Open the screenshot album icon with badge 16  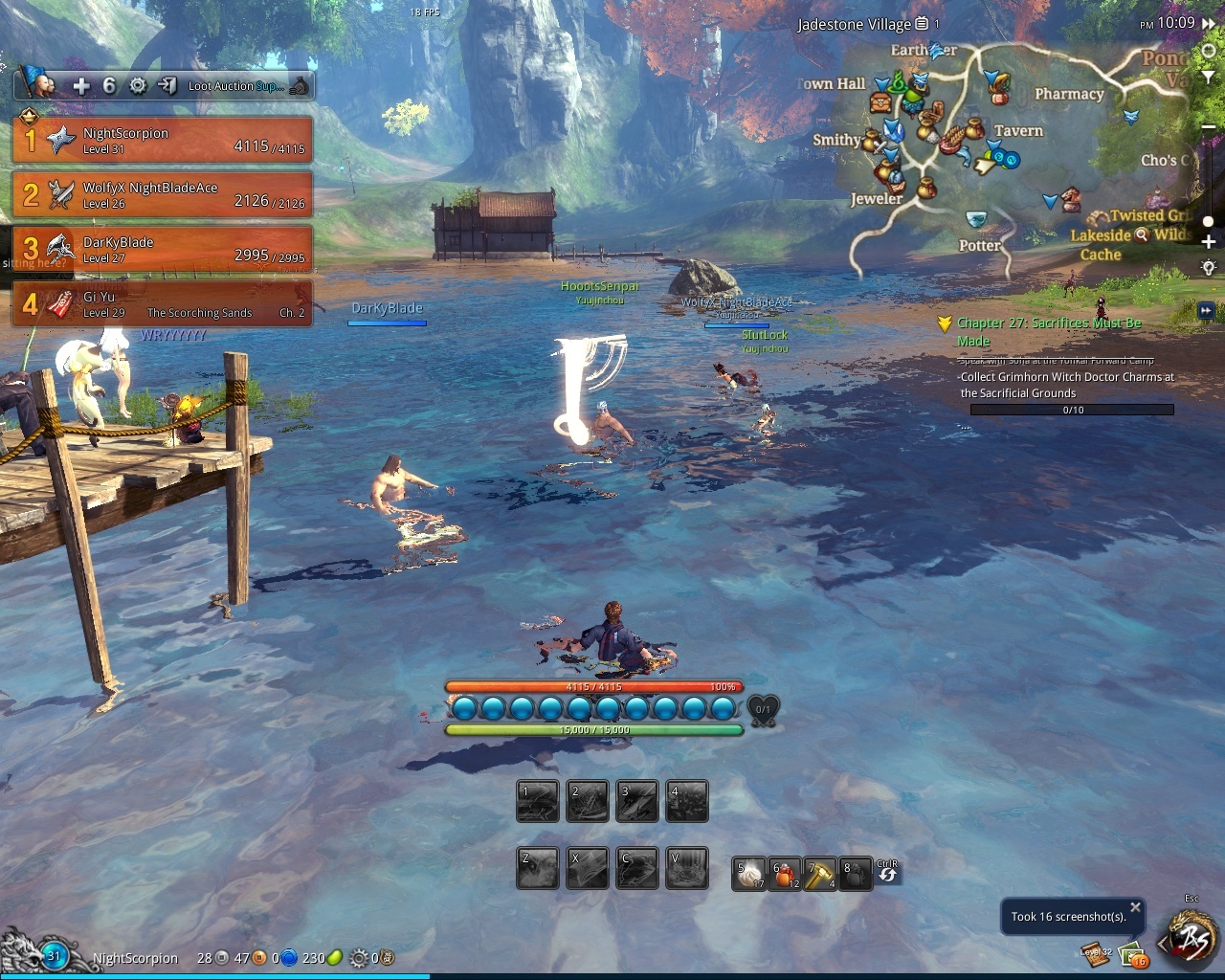coord(1132,955)
